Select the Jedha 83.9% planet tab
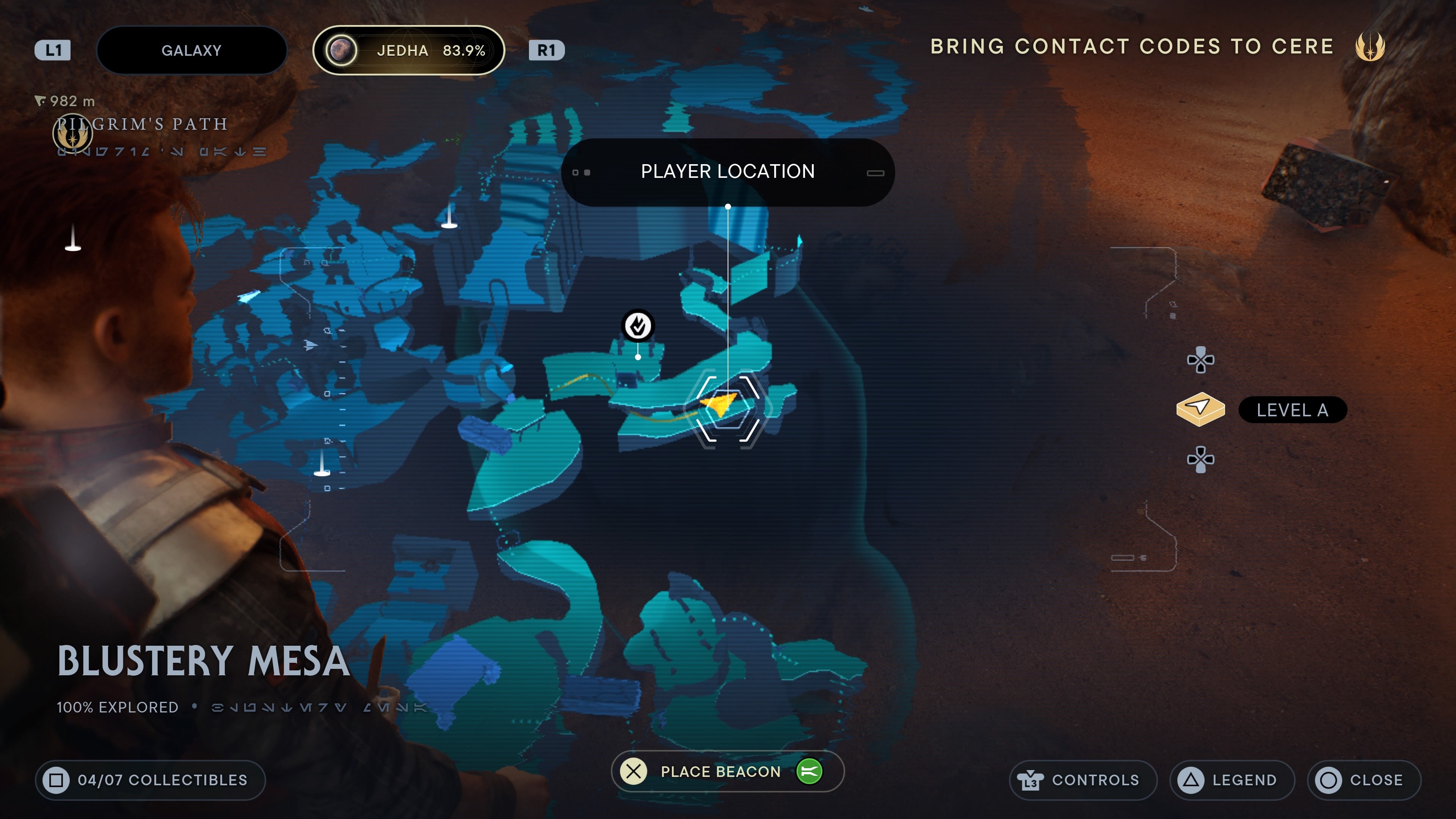The width and height of the screenshot is (1456, 819). [408, 50]
